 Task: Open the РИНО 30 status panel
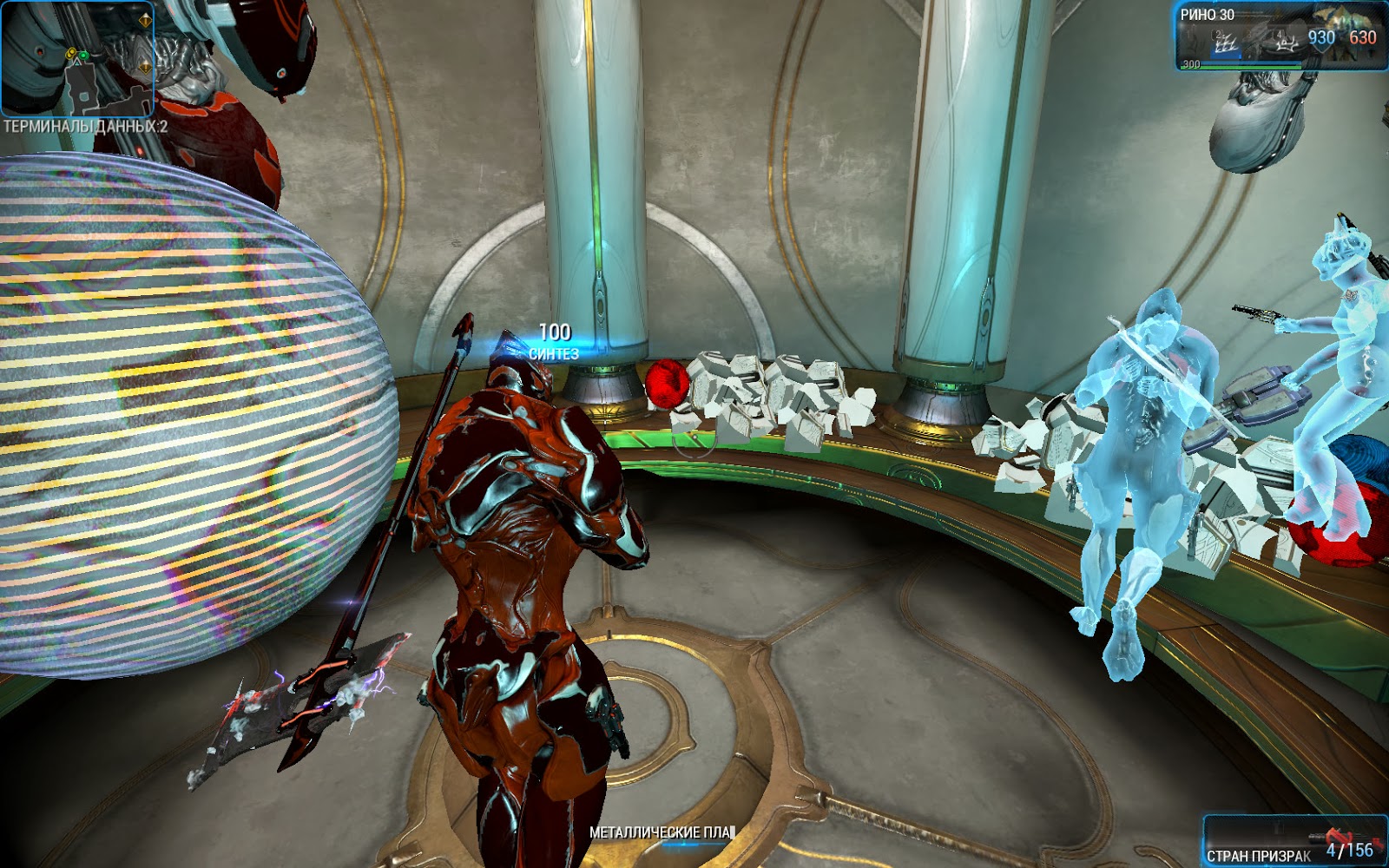pos(1209,14)
